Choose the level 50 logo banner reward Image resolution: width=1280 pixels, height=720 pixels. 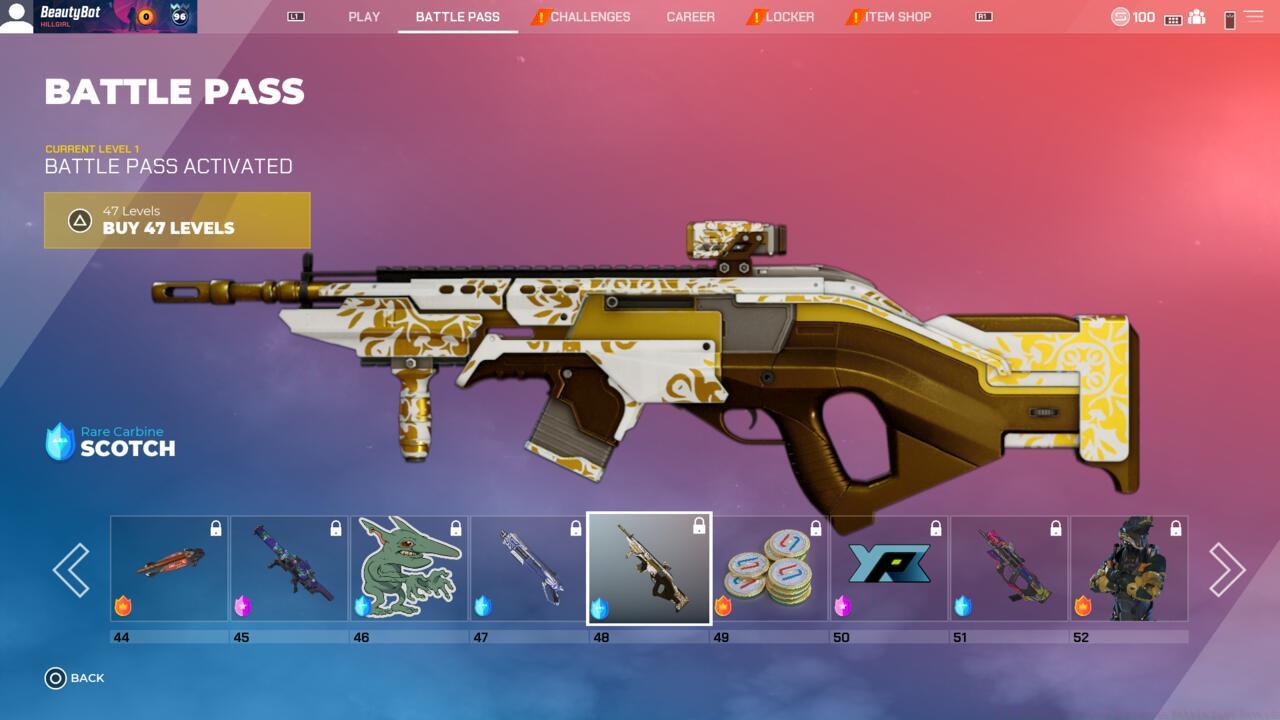click(889, 568)
